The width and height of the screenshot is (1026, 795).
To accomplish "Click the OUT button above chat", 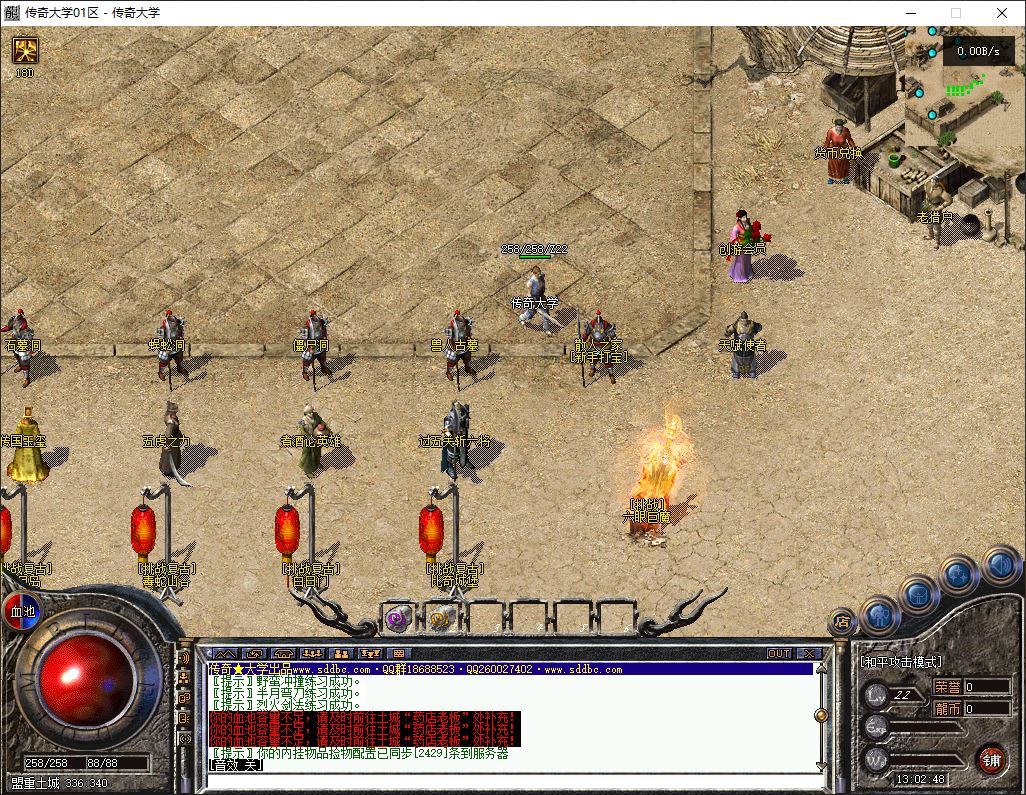I will (x=779, y=653).
